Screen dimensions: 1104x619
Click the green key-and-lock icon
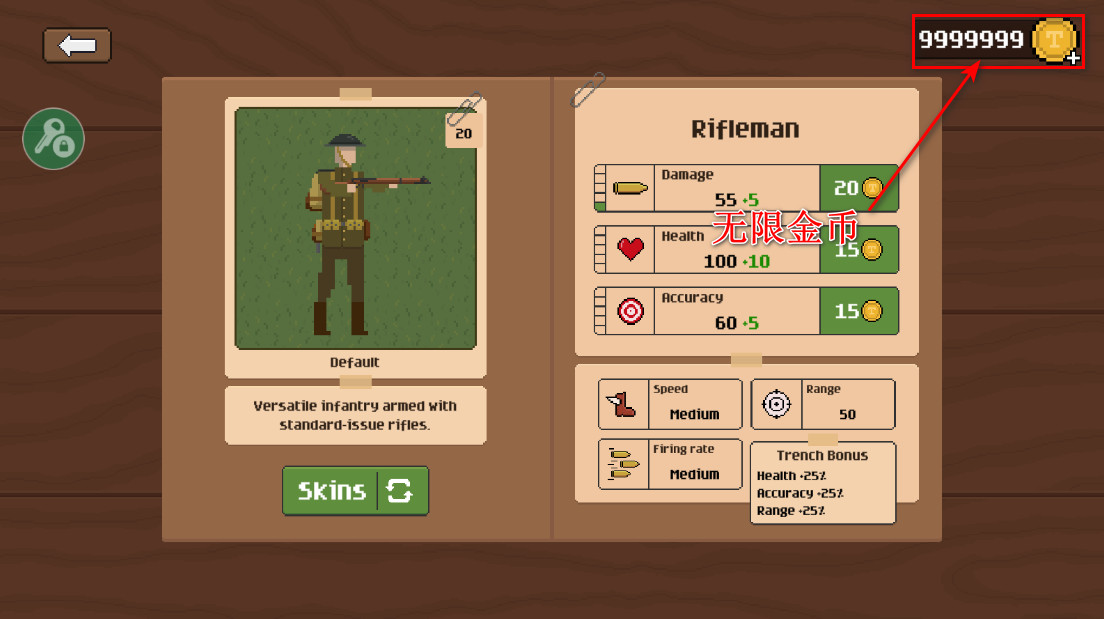[53, 139]
